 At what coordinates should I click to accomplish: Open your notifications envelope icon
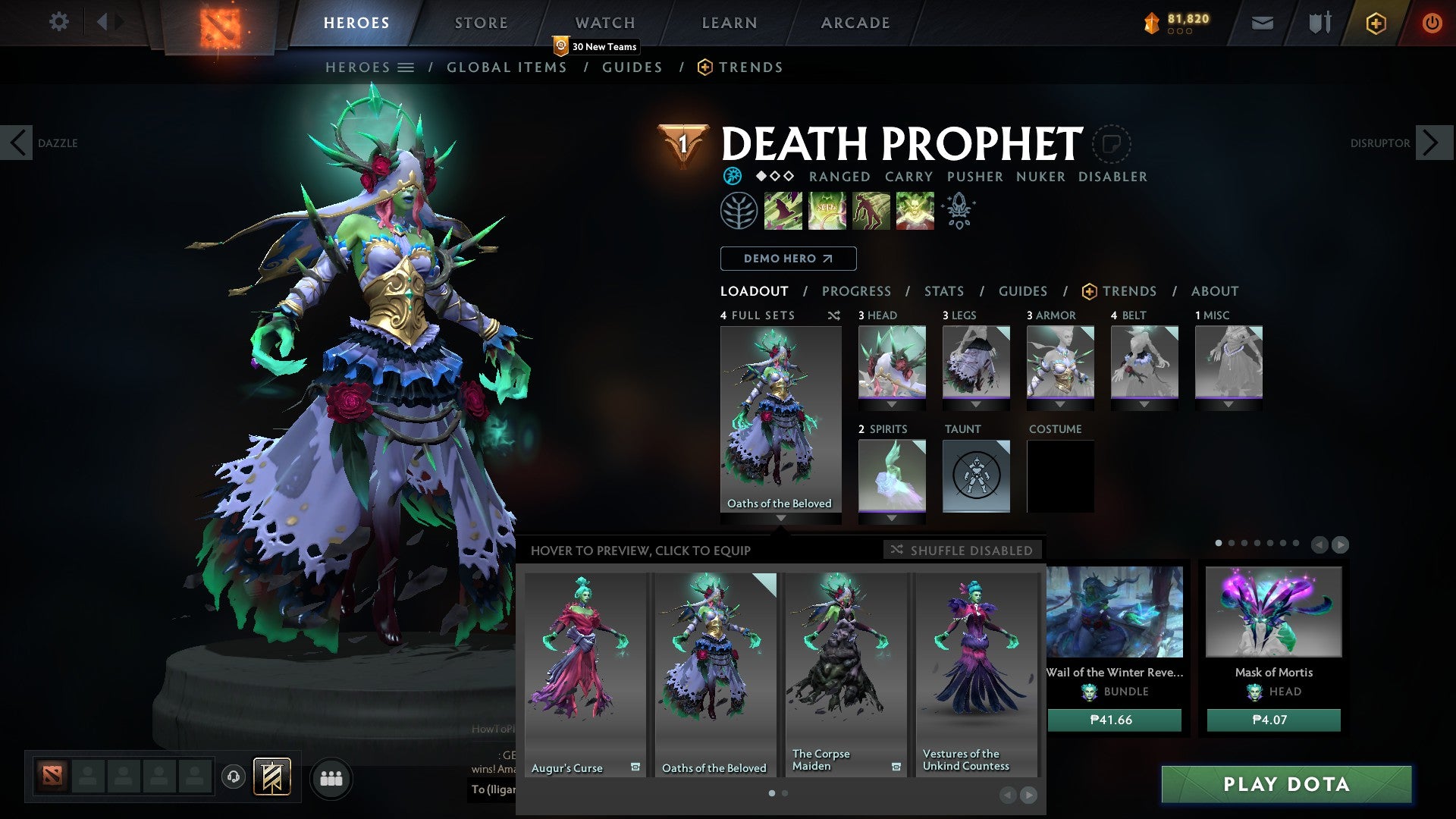[x=1263, y=23]
